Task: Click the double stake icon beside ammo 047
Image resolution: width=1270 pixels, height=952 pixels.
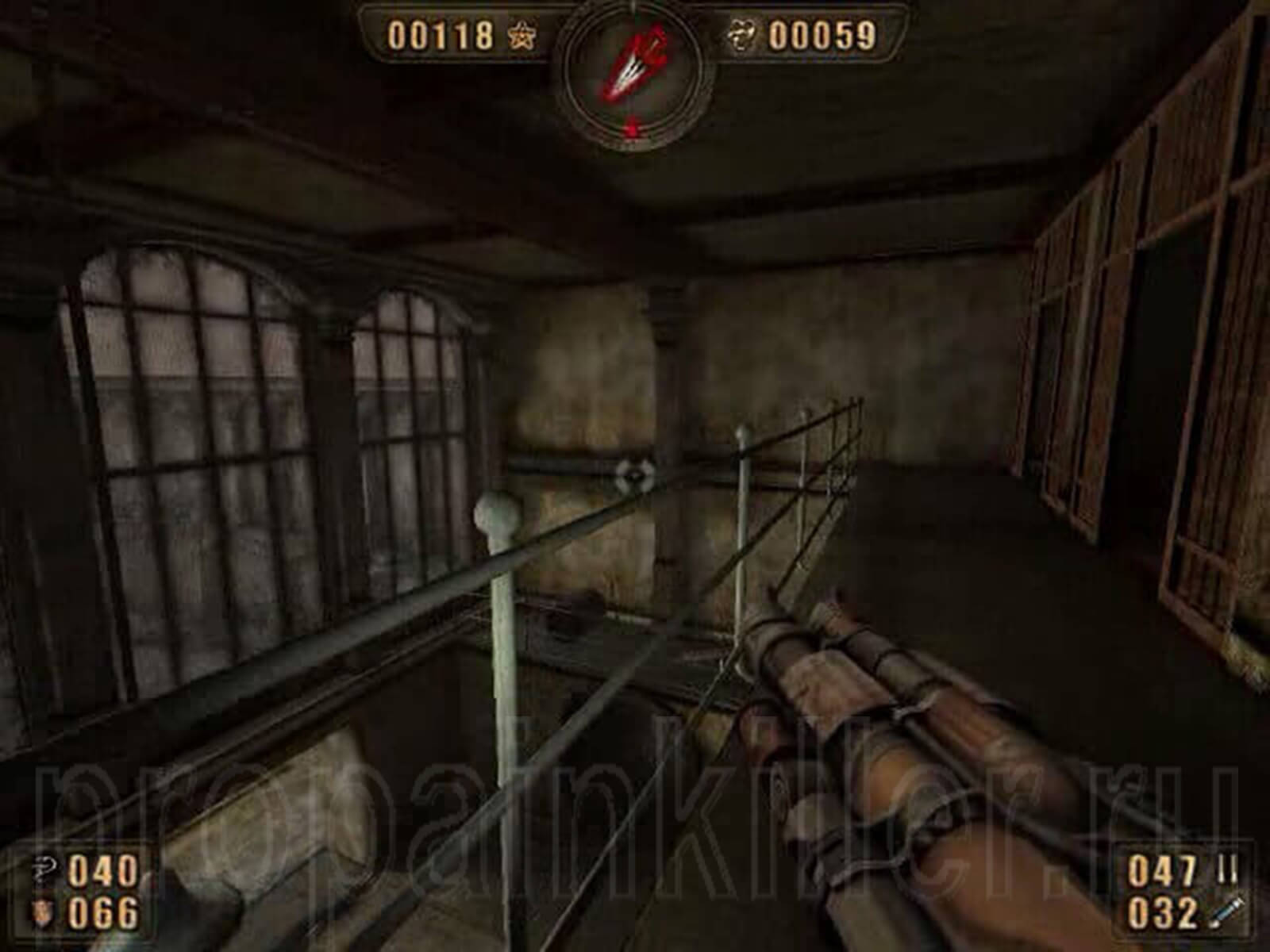Action: 1226,867
